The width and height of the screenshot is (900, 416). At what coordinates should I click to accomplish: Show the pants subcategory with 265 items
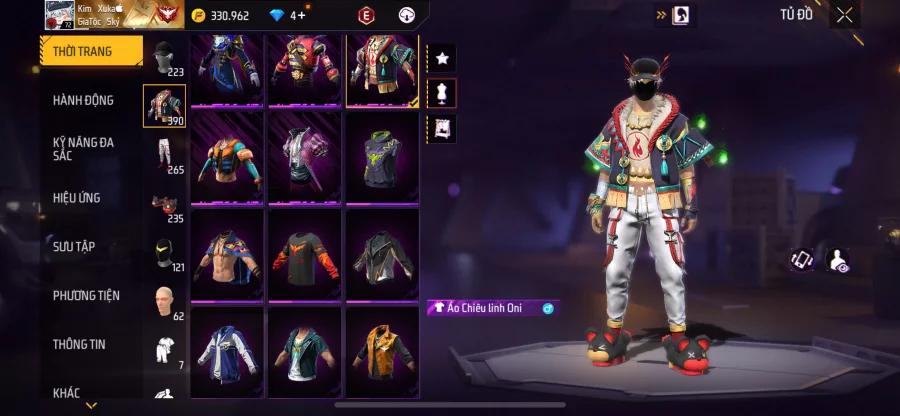[x=164, y=155]
